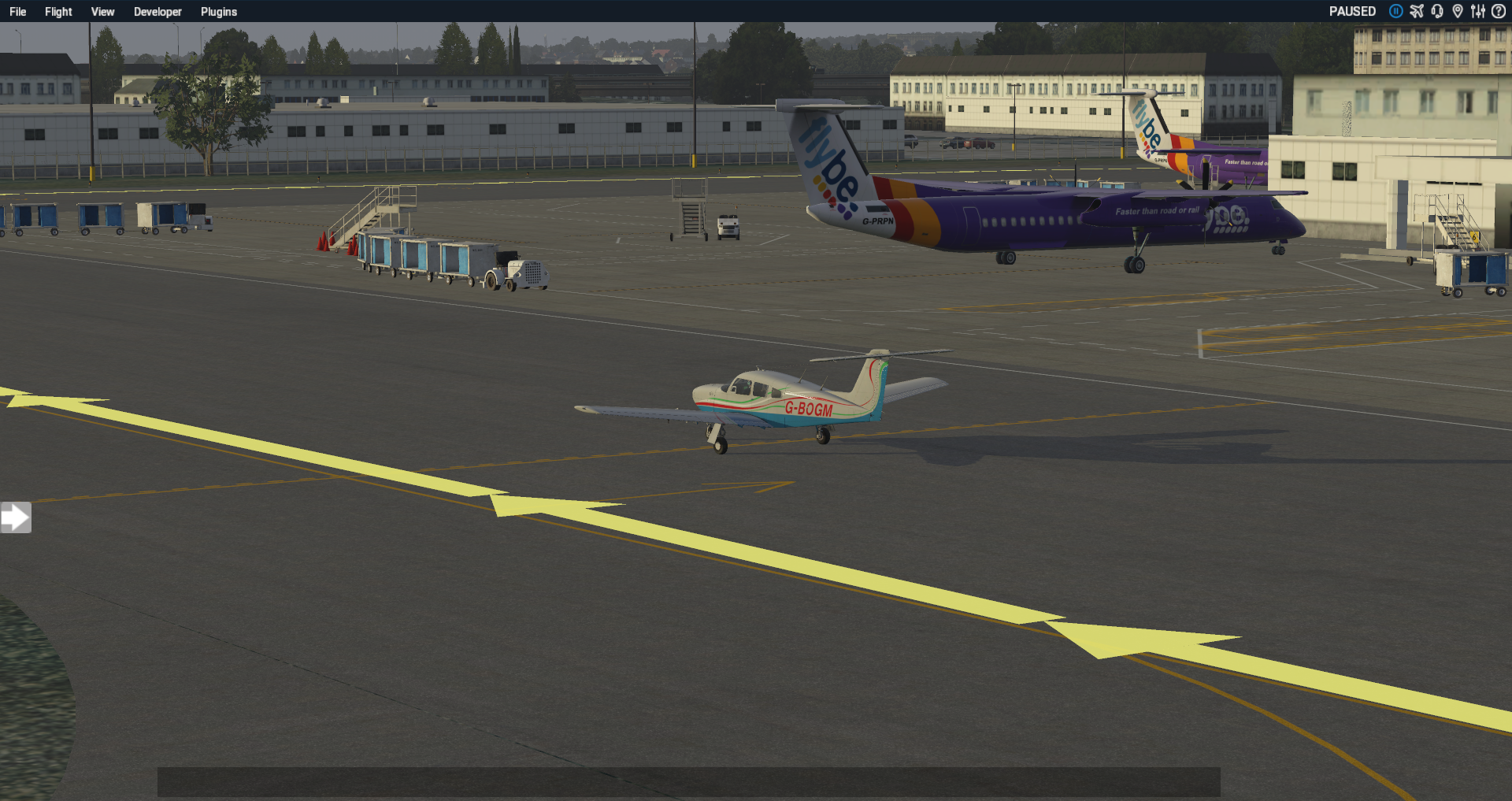This screenshot has width=1512, height=801.
Task: Open the View menu
Action: pos(102,11)
